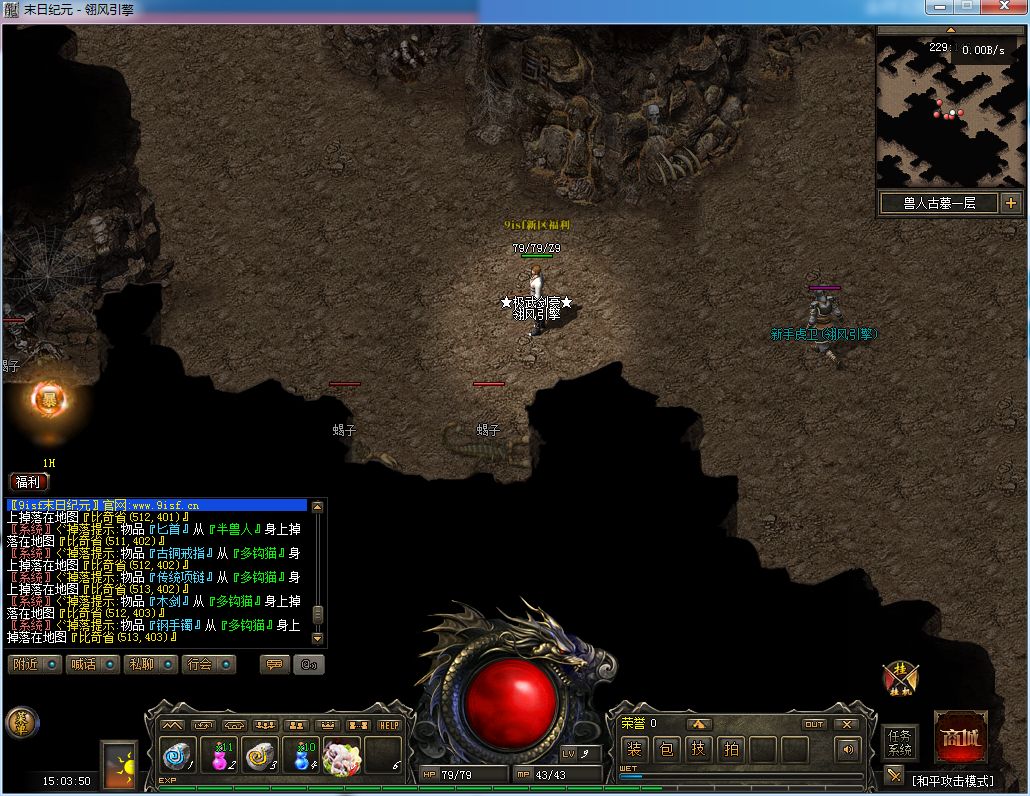
Task: Click the HELP button
Action: point(388,725)
